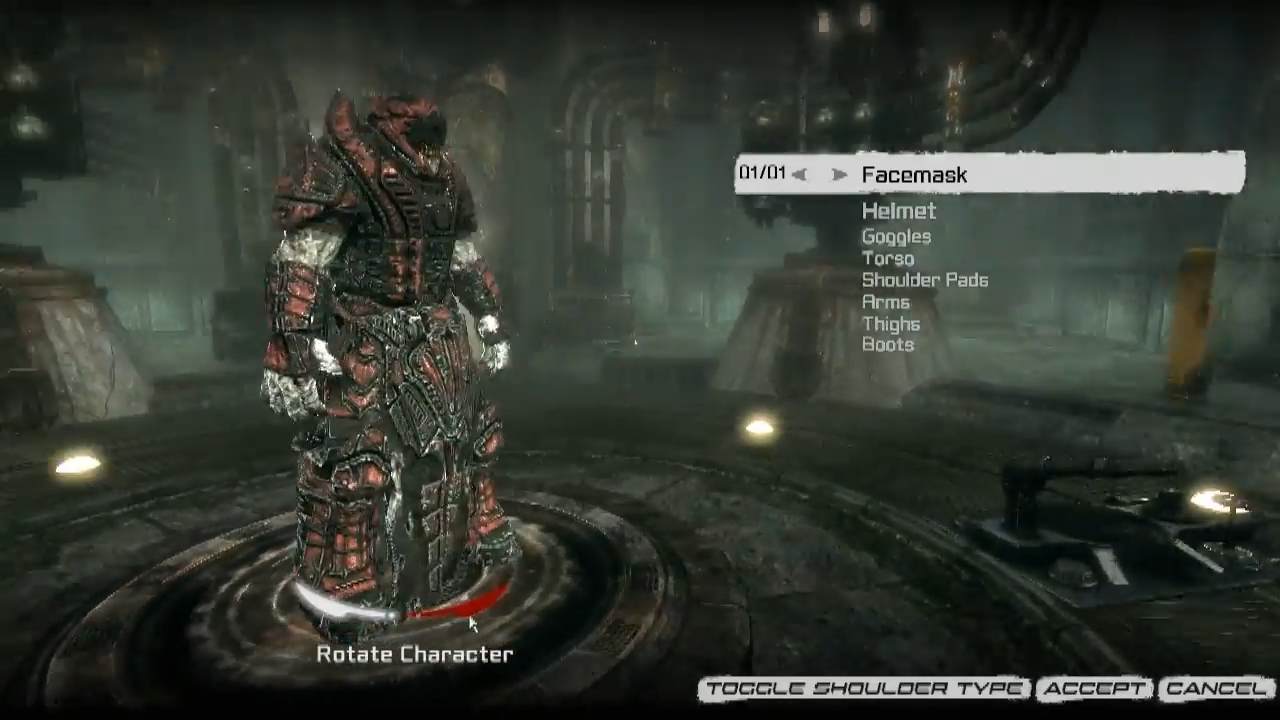This screenshot has height=720, width=1280.
Task: Select the Thighs menu entry
Action: coord(891,324)
